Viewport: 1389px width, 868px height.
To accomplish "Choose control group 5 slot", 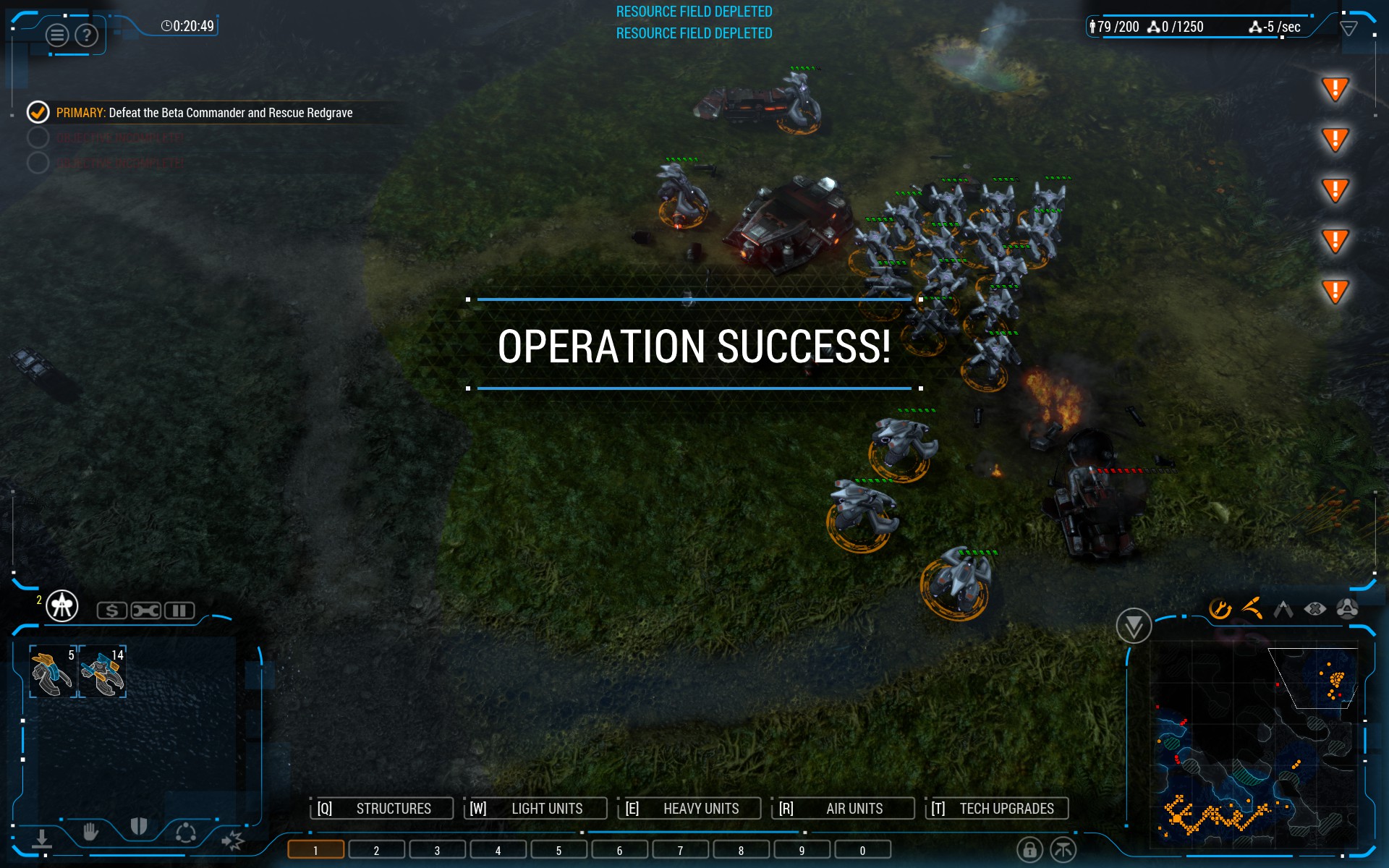I will 558,850.
